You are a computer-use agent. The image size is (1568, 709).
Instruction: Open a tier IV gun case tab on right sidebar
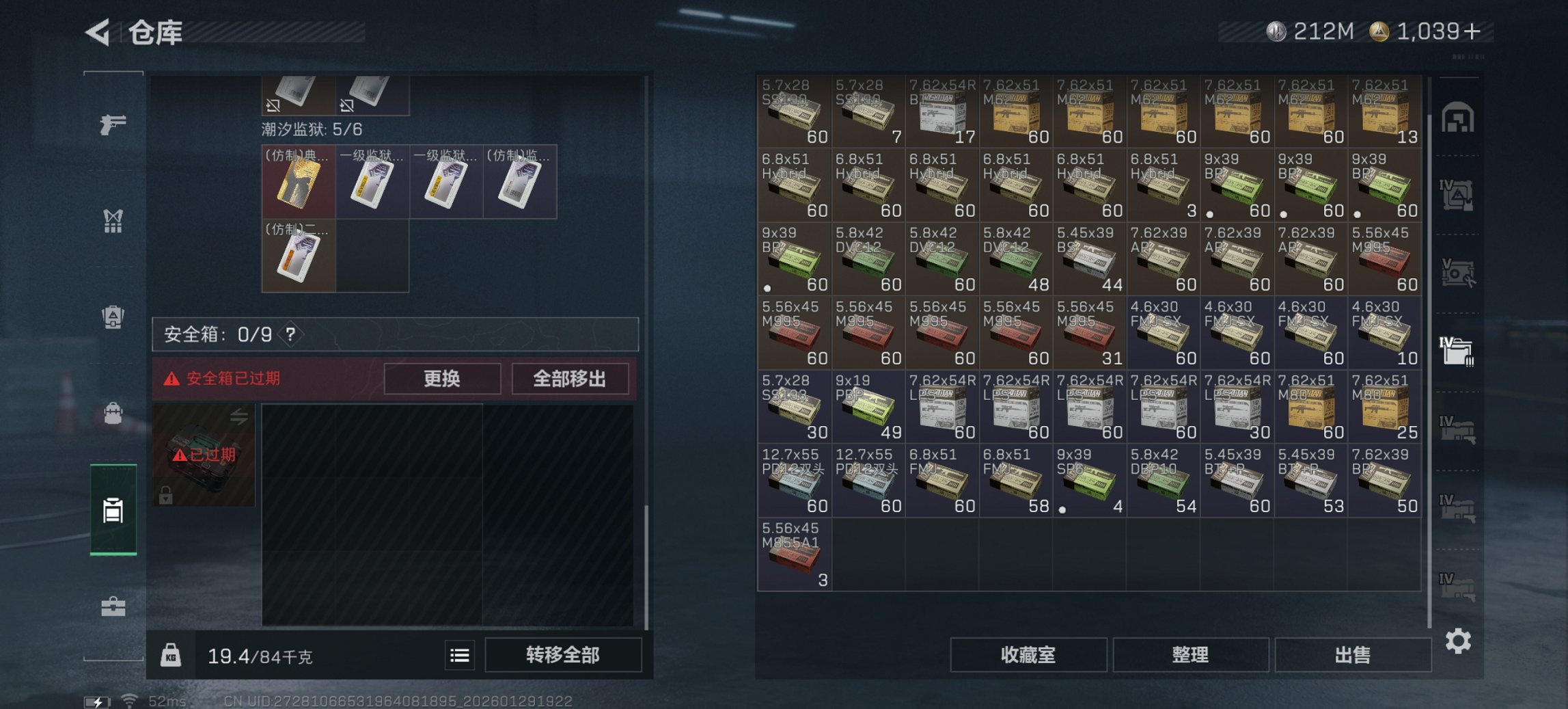(x=1459, y=429)
